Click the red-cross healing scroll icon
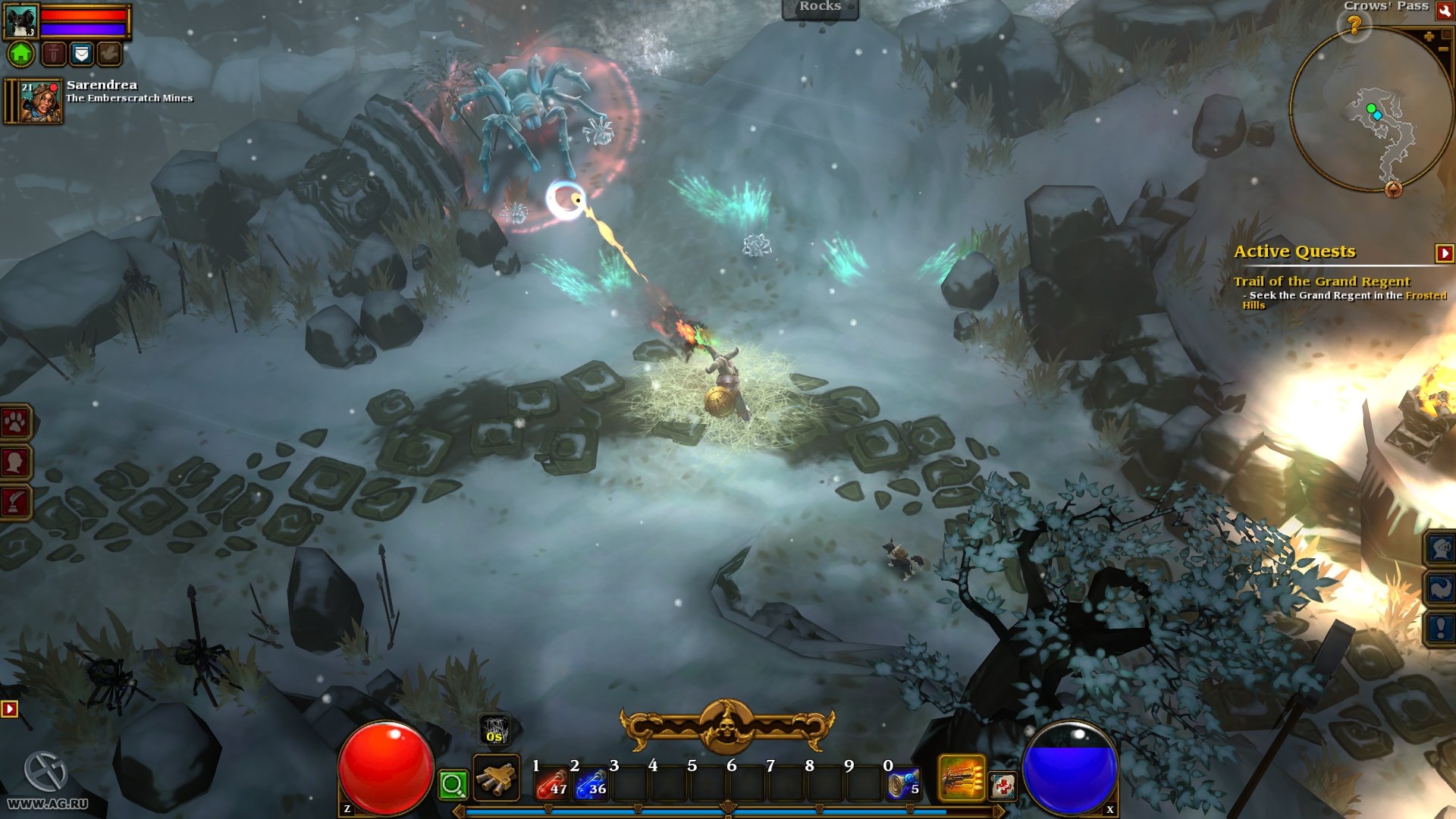This screenshot has width=1456, height=819. coord(1003,786)
